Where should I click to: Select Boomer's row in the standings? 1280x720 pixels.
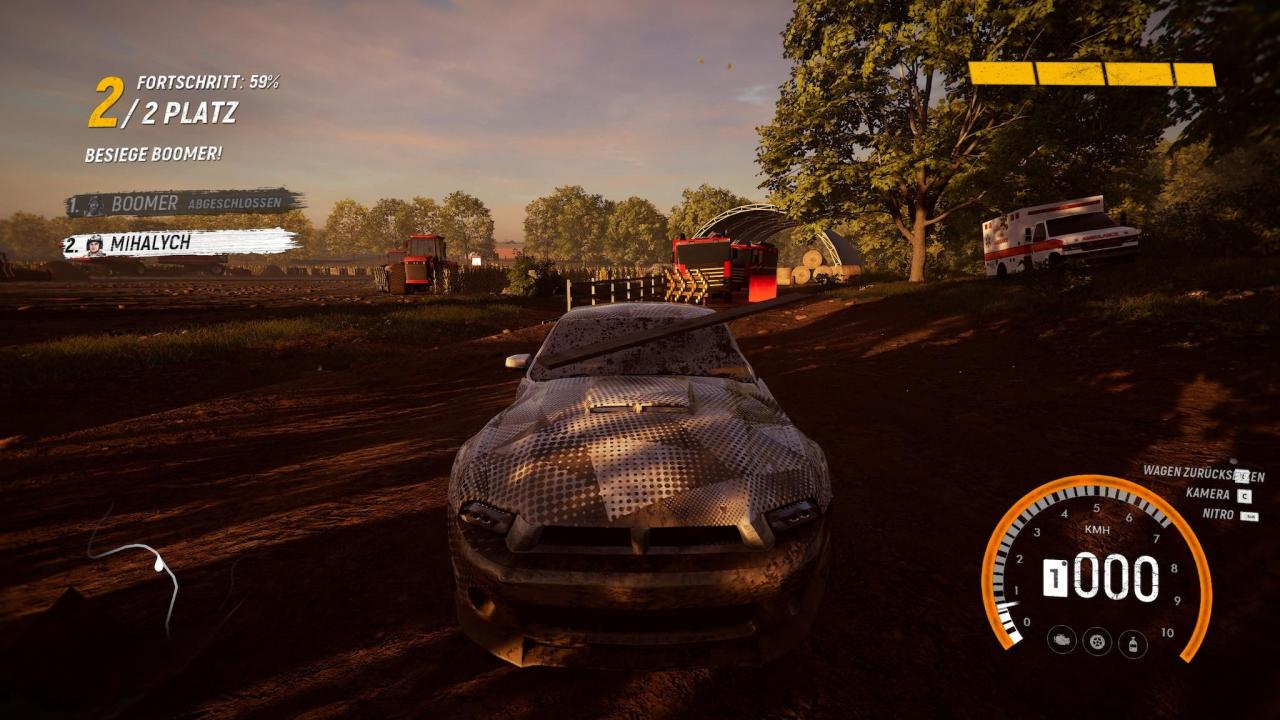pyautogui.click(x=184, y=203)
